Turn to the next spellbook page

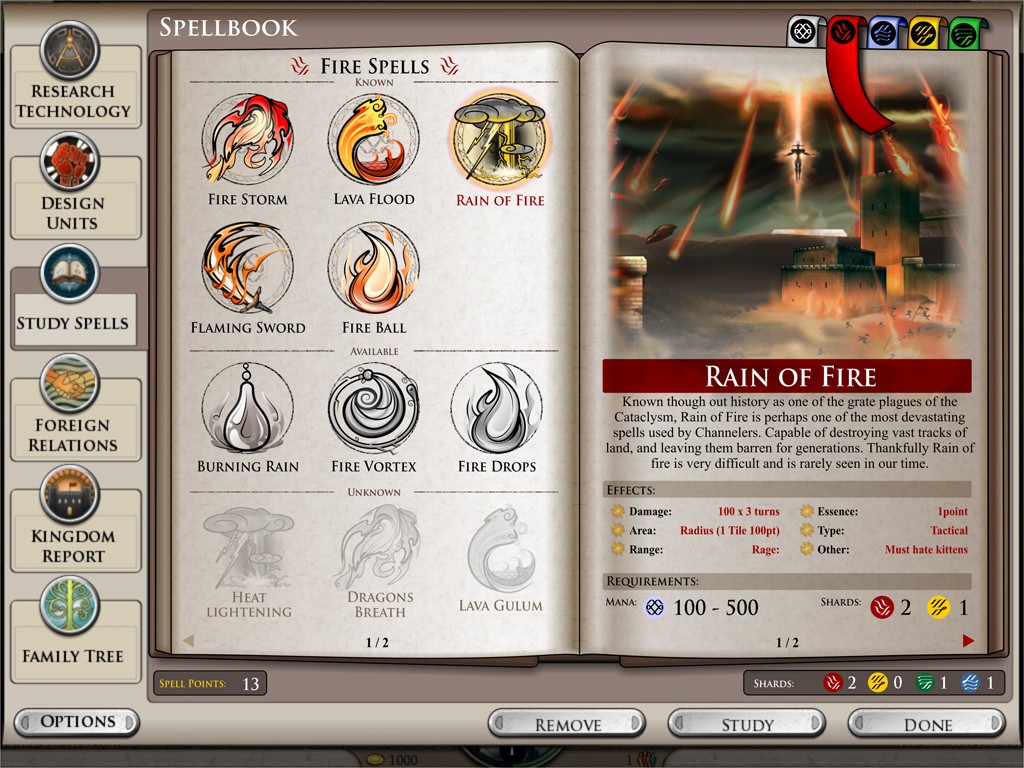pyautogui.click(x=968, y=641)
